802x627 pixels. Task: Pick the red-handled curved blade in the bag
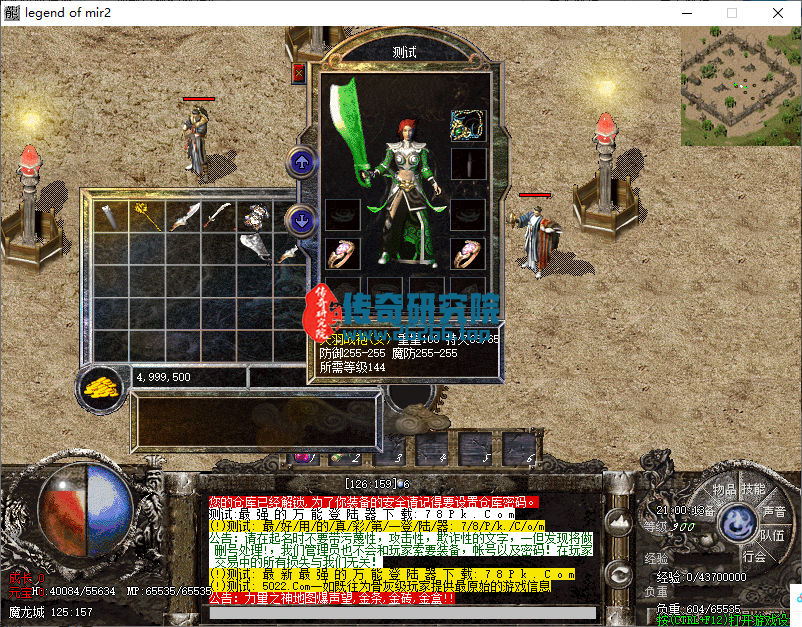click(x=218, y=215)
